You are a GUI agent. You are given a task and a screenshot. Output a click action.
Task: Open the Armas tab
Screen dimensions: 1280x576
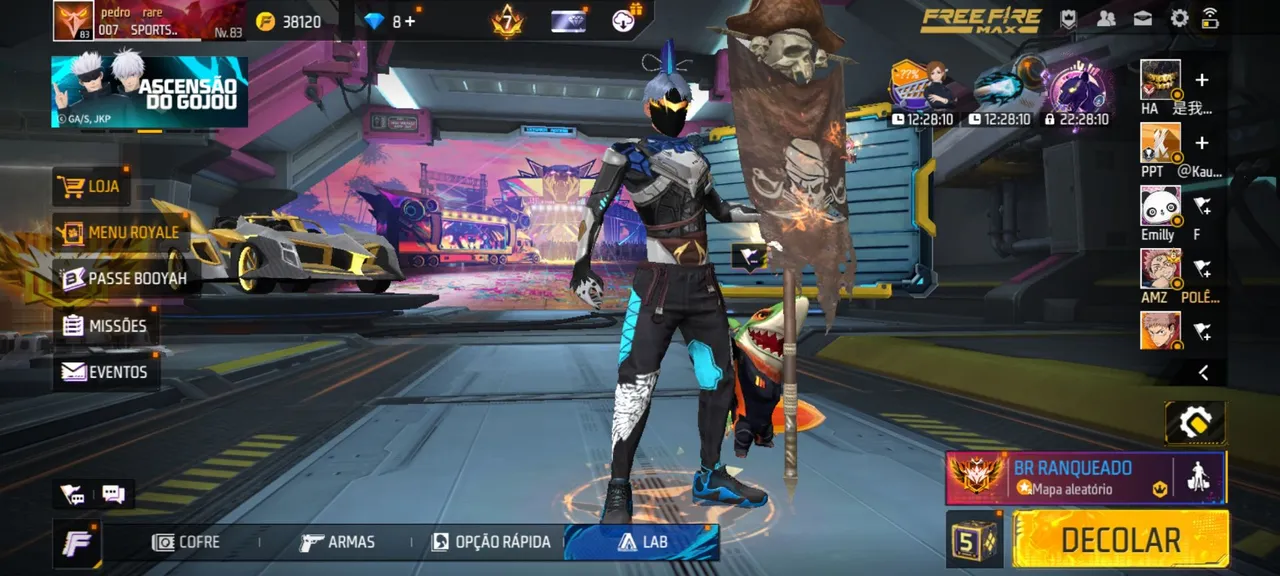tap(338, 542)
